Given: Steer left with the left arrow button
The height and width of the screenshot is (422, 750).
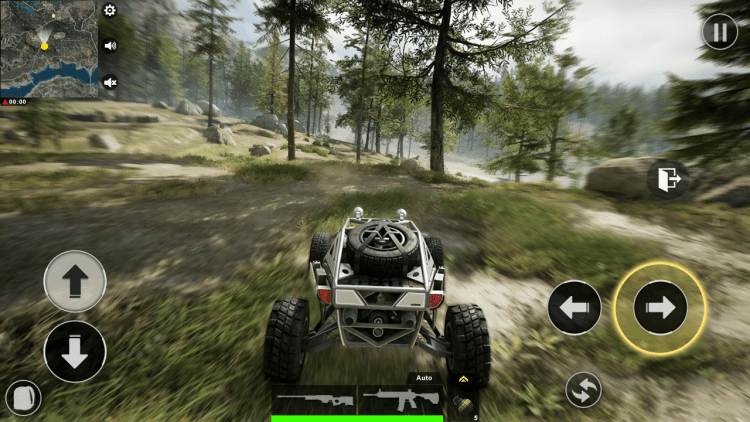Looking at the screenshot, I should coord(574,308).
